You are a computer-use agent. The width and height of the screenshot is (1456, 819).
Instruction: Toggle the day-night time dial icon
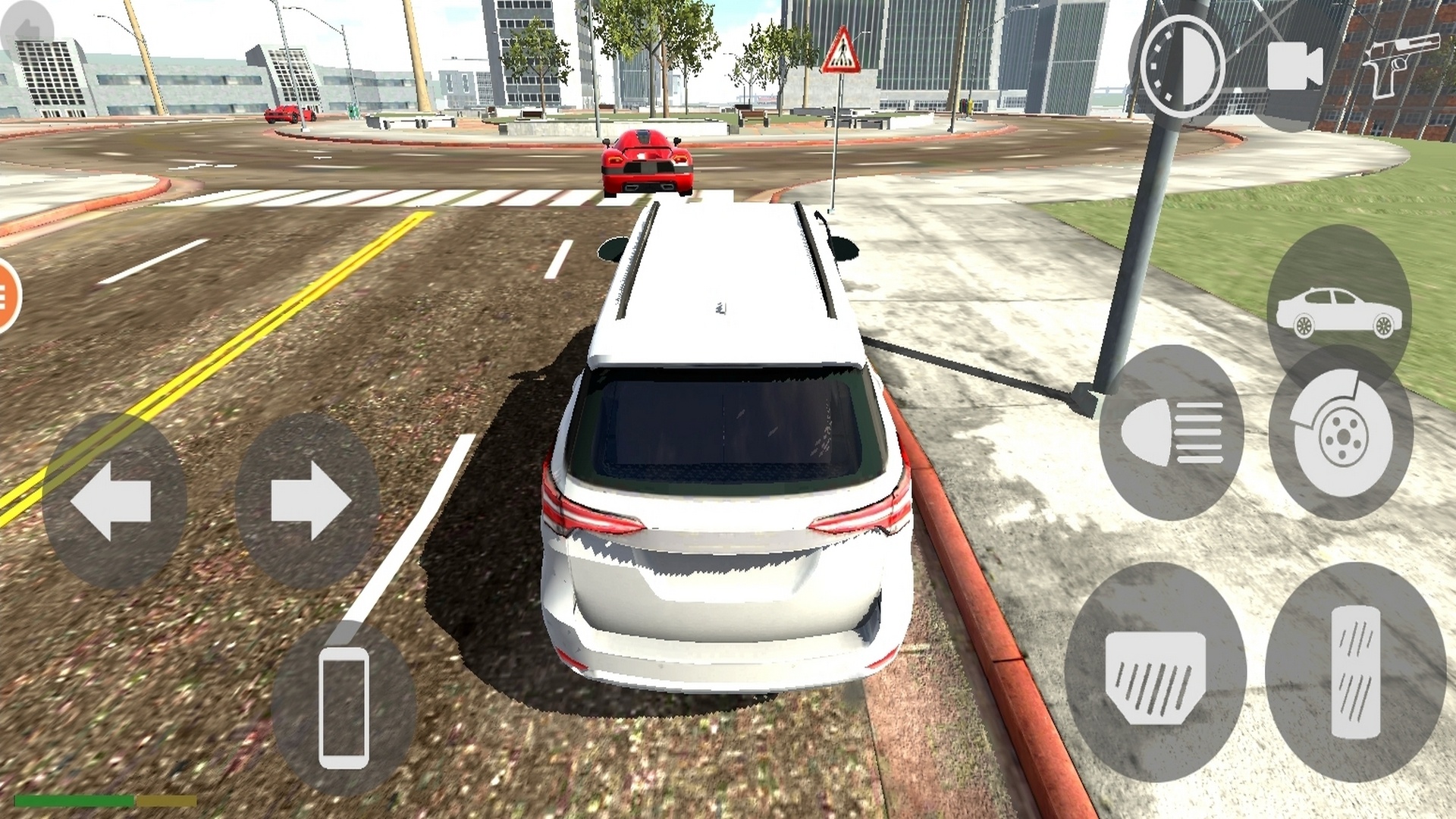tap(1178, 66)
